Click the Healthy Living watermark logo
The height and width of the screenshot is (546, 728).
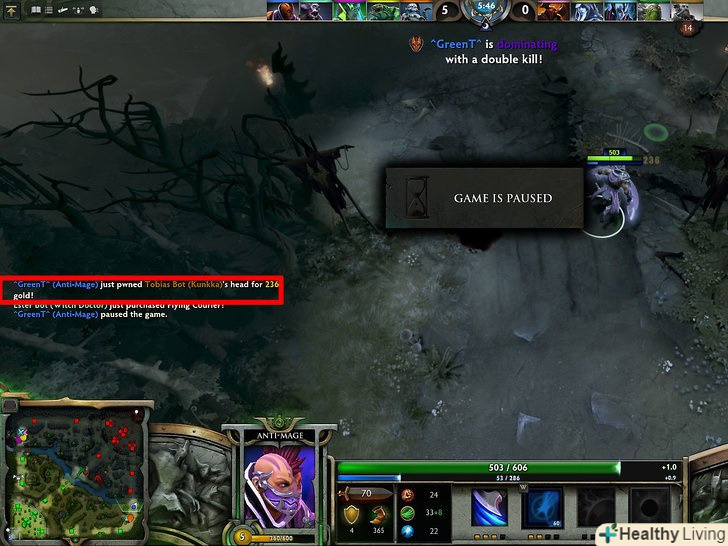[661, 533]
